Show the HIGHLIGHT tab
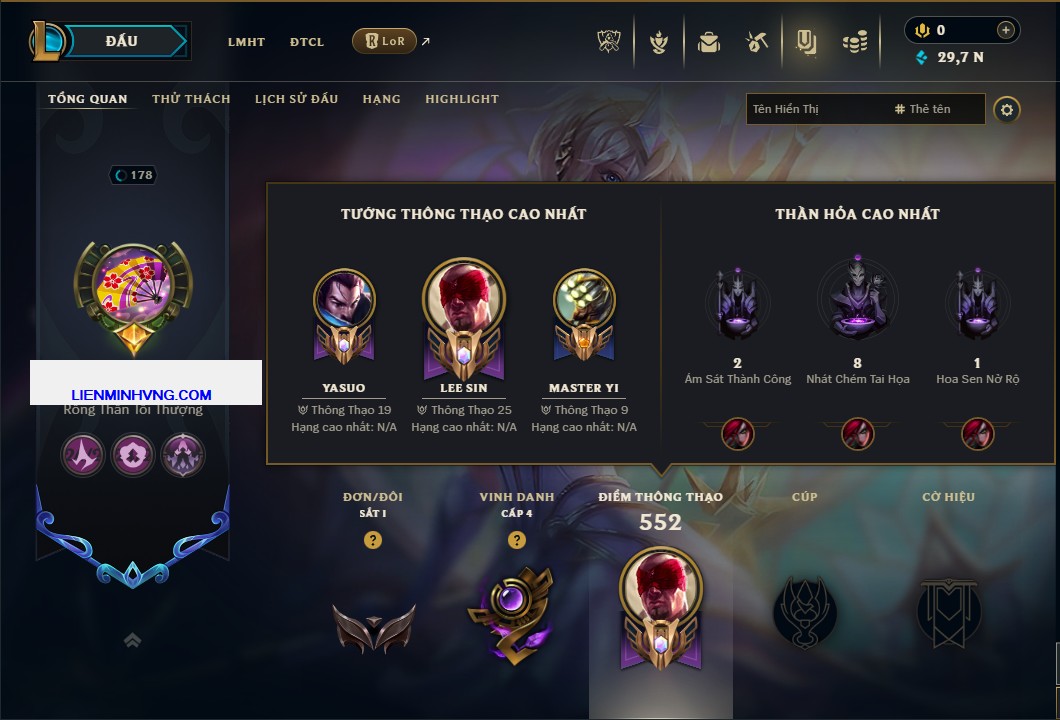This screenshot has width=1060, height=720. pos(461,99)
